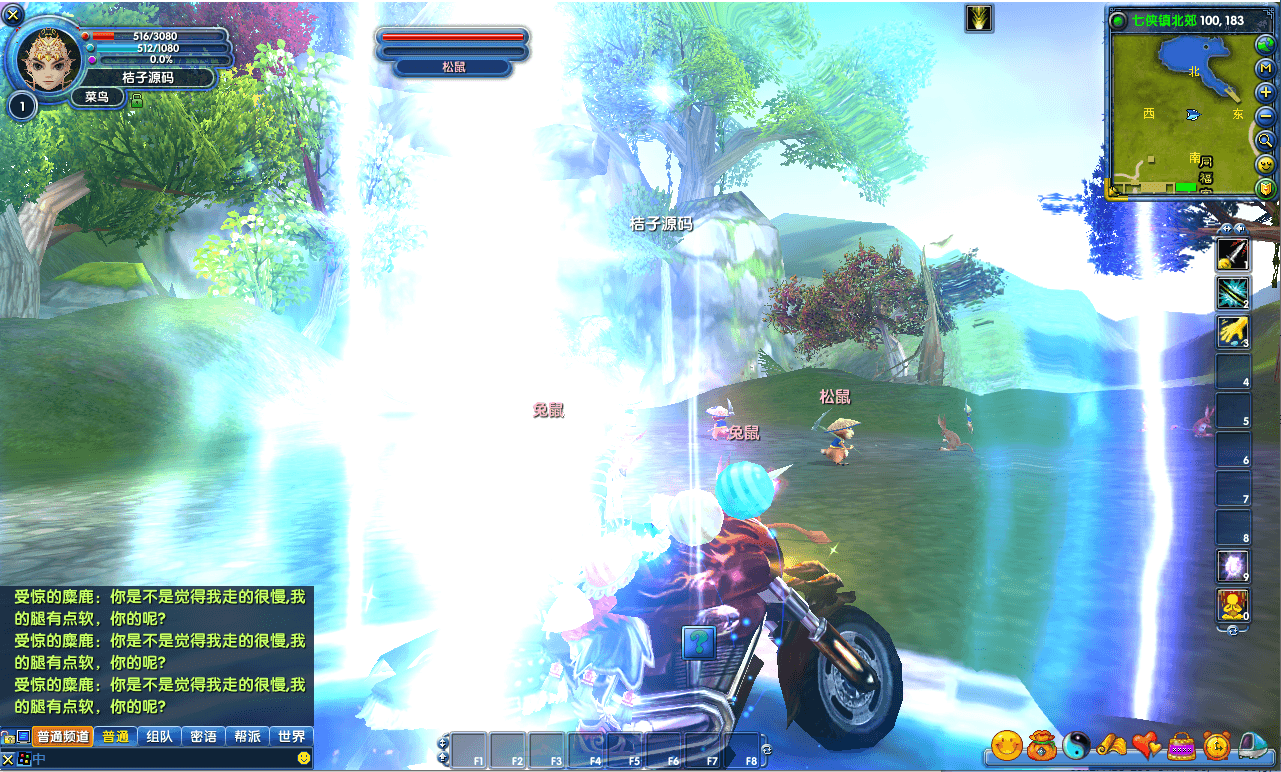Open the world globe button beside minimap
Viewport: 1281px width, 772px height.
[x=1266, y=44]
